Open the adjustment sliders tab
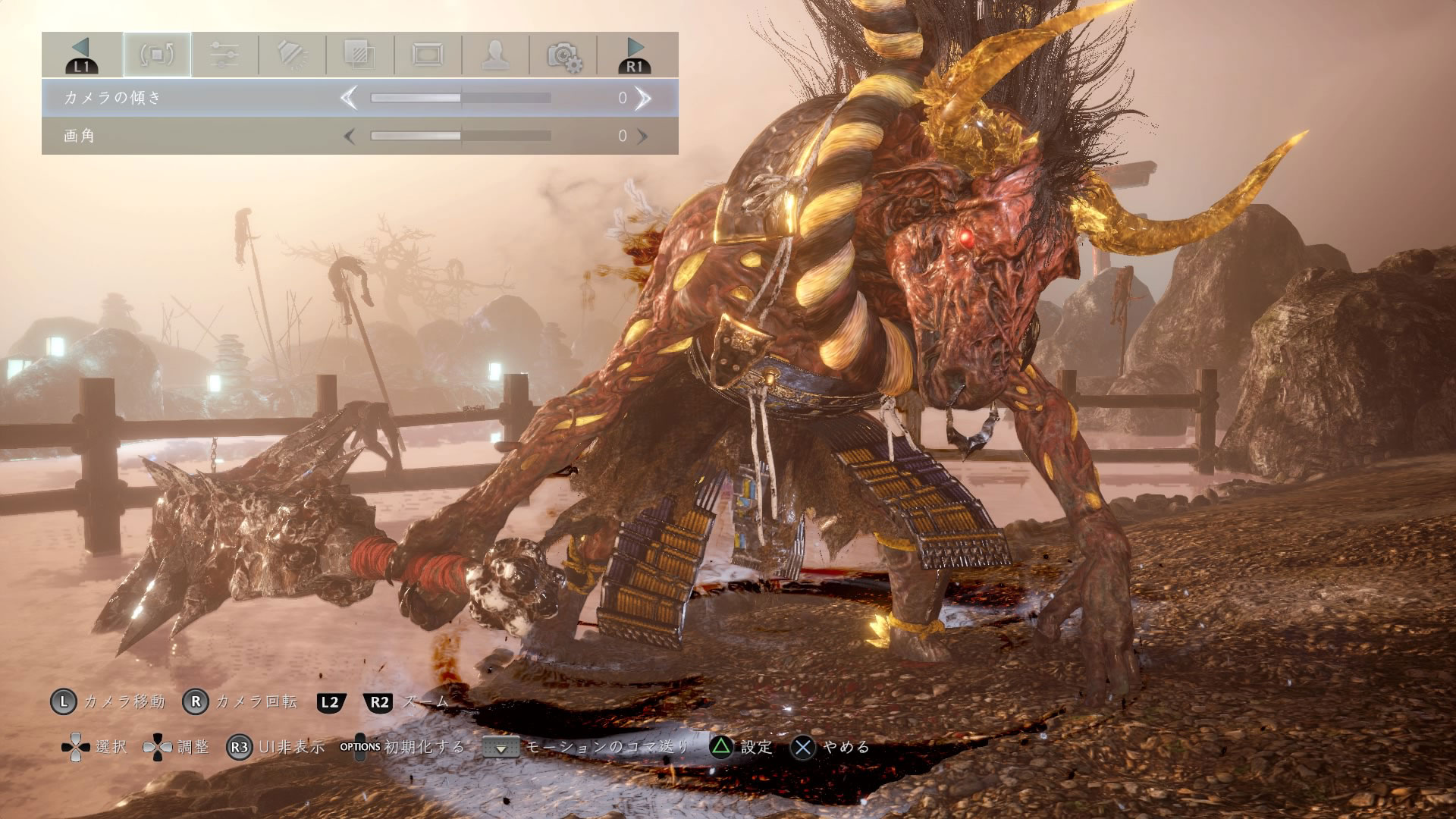Screen dimensions: 1456x819 224,55
